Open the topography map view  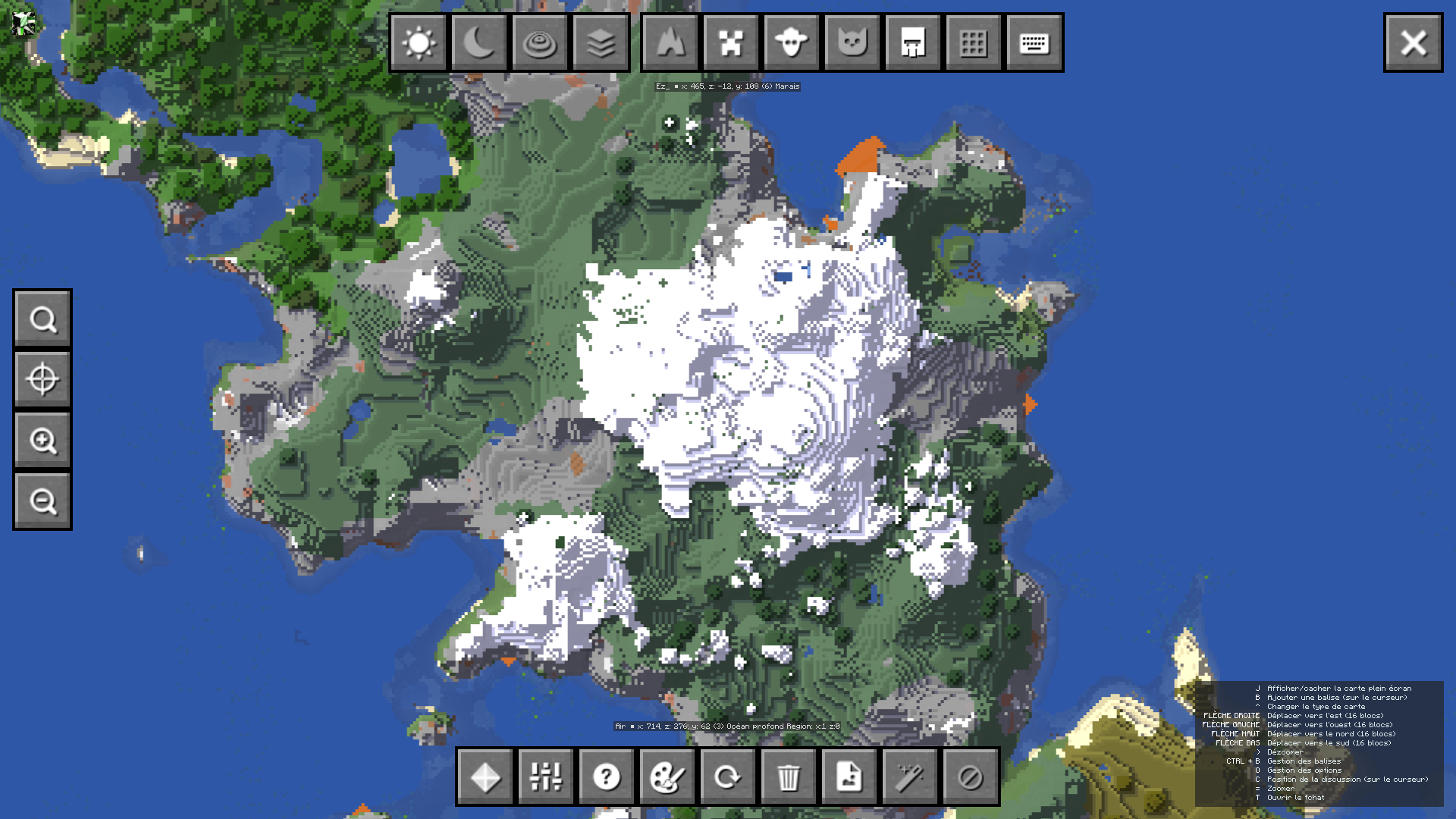[540, 42]
